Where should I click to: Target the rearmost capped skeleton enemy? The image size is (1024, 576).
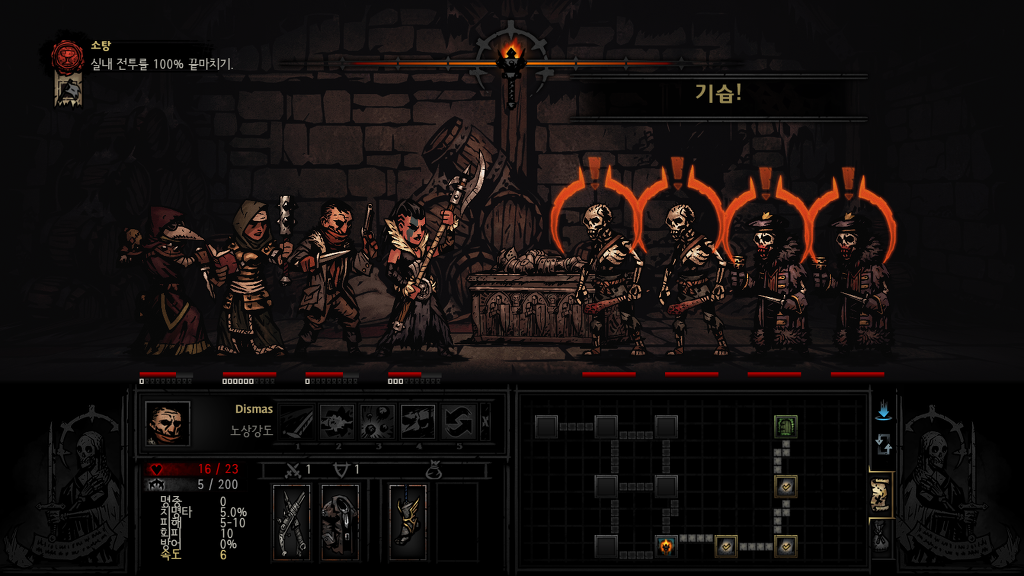pyautogui.click(x=855, y=280)
